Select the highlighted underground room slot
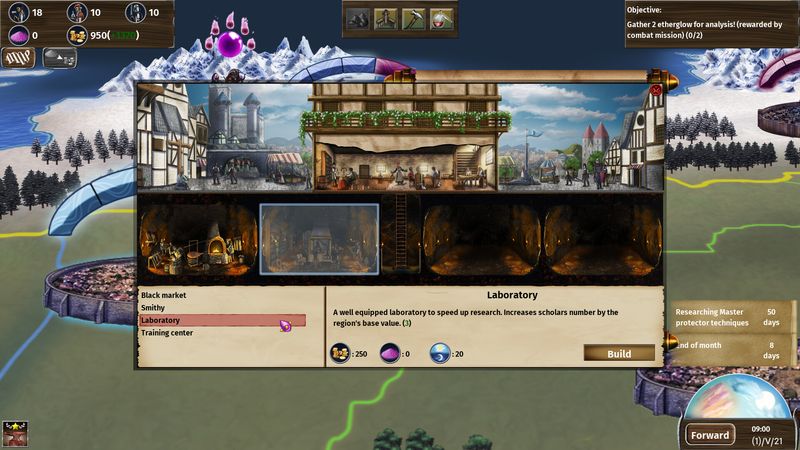800x450 pixels. [319, 238]
